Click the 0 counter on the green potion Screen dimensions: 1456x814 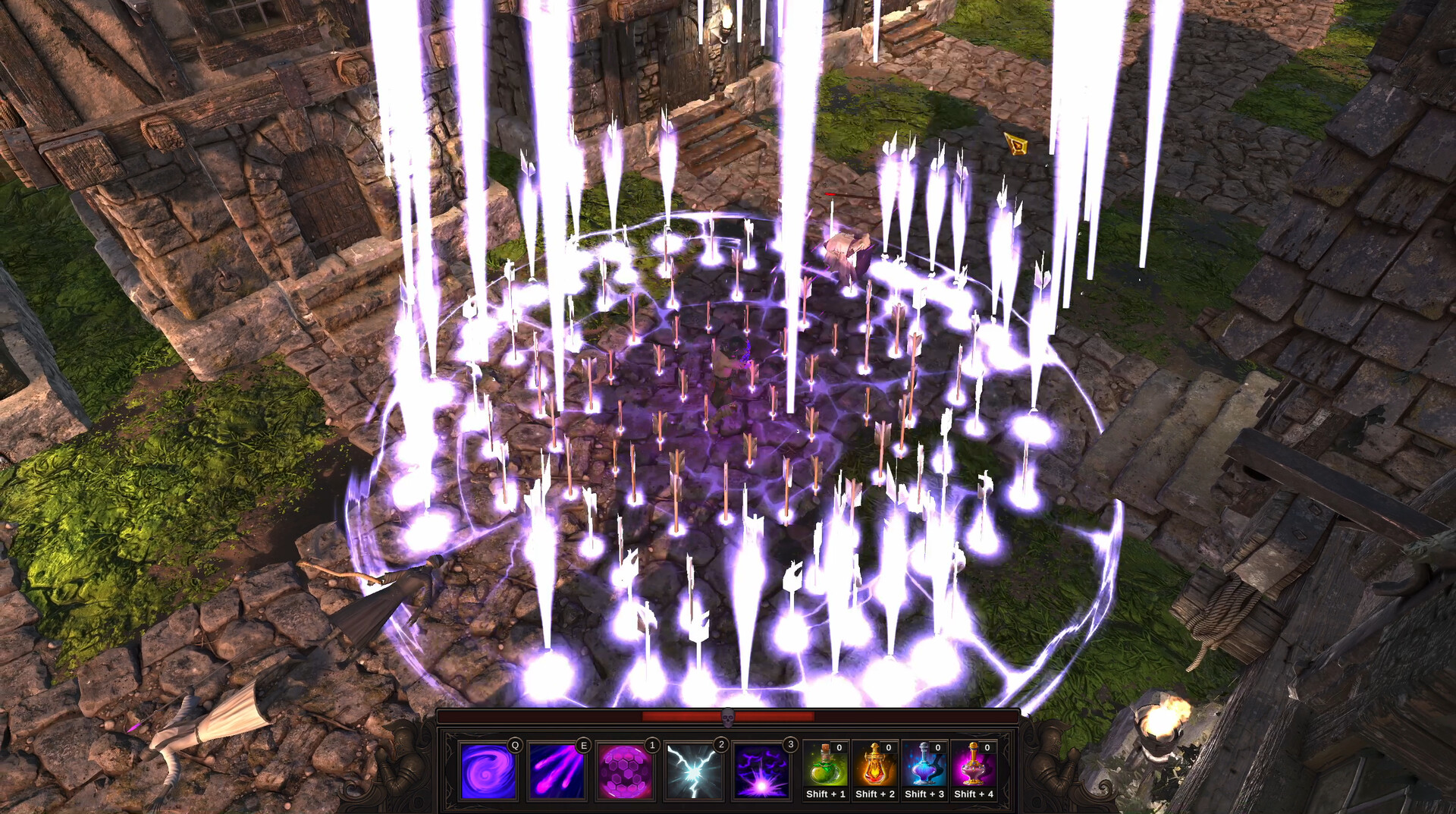(x=839, y=747)
